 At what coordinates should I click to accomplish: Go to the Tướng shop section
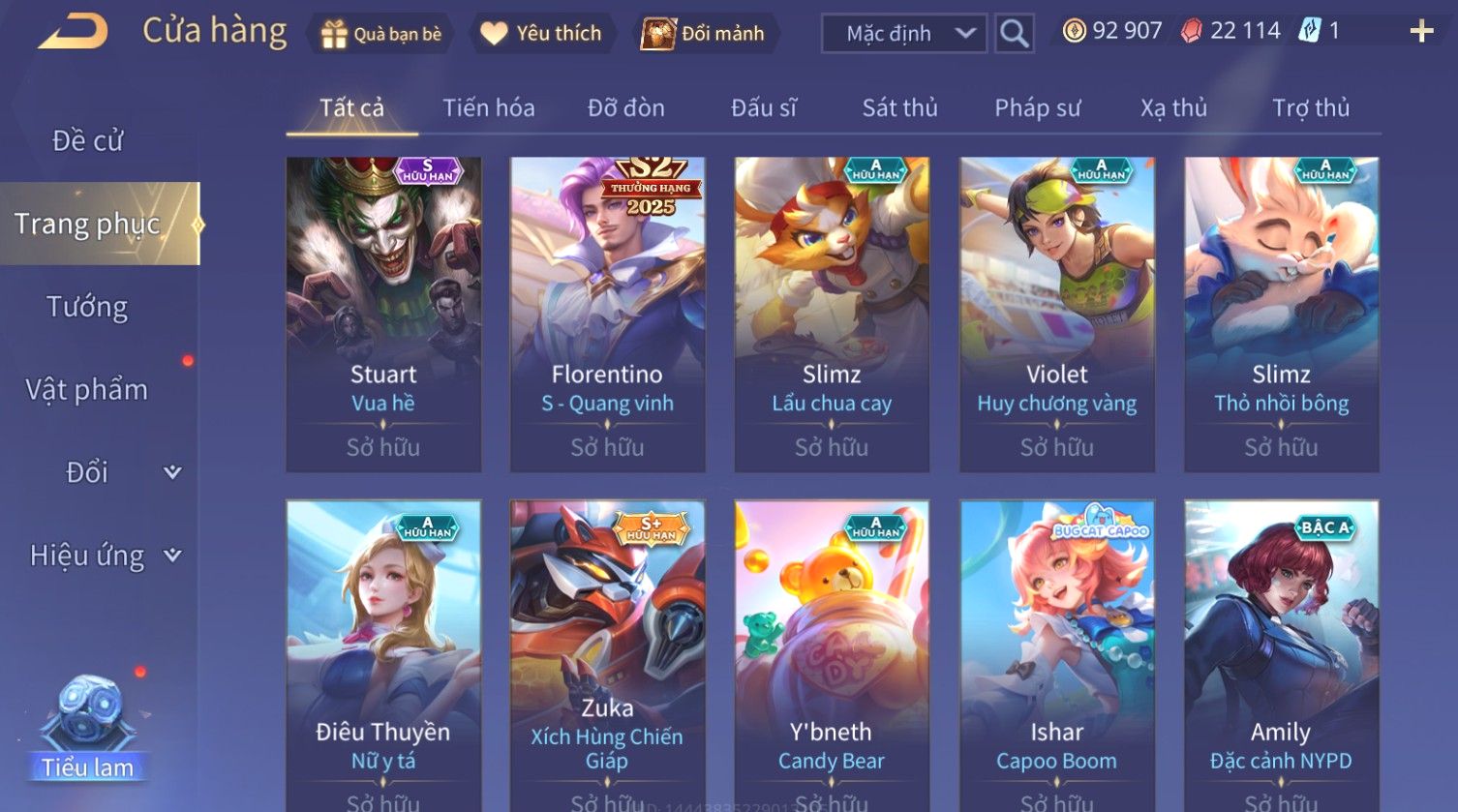[x=88, y=307]
